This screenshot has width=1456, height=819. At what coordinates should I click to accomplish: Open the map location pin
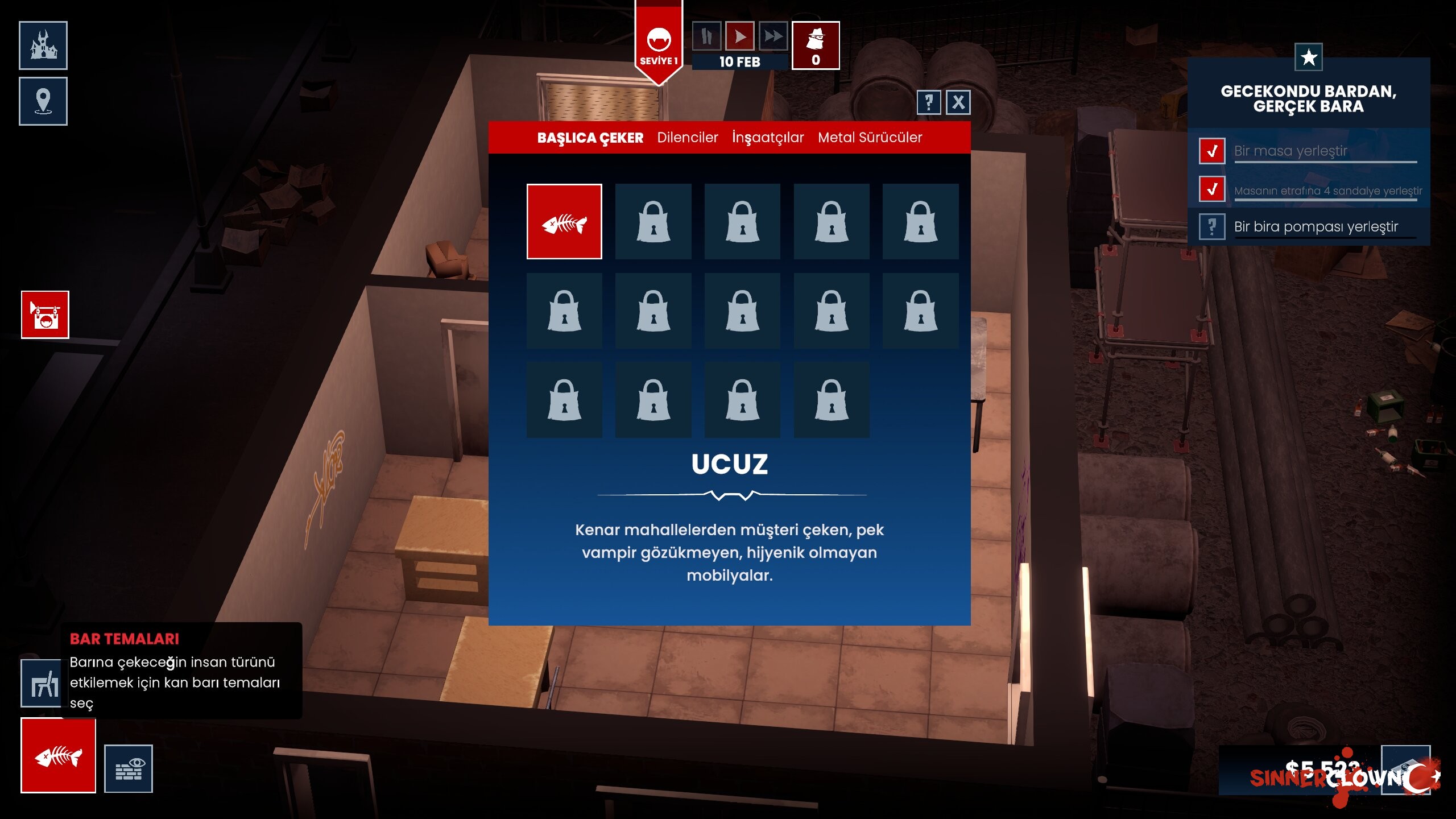[43, 101]
